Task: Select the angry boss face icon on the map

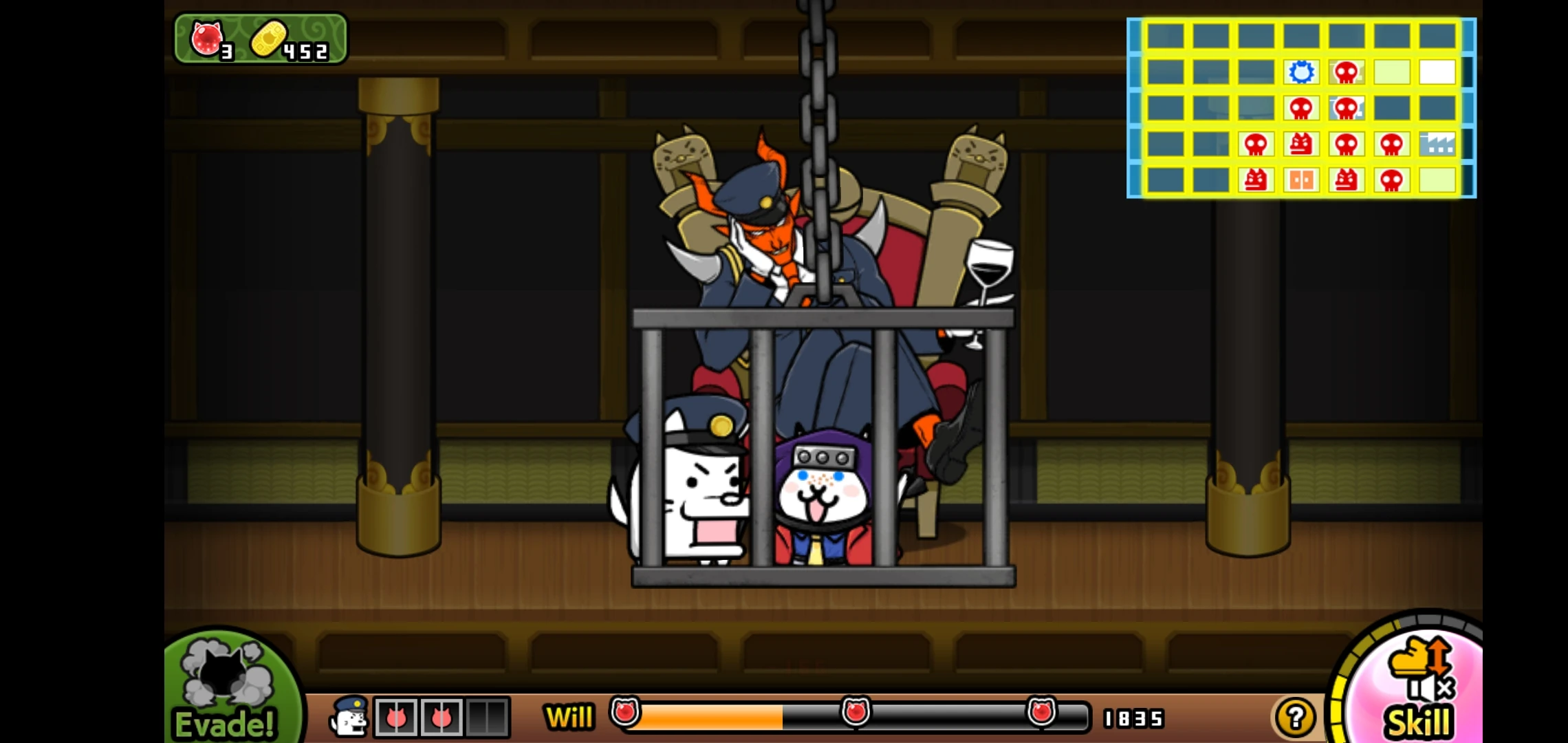Action: click(1302, 145)
